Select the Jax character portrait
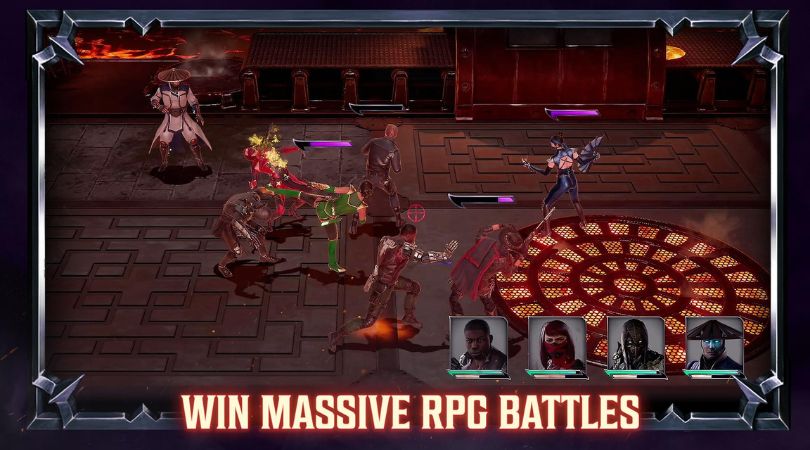 tap(479, 343)
